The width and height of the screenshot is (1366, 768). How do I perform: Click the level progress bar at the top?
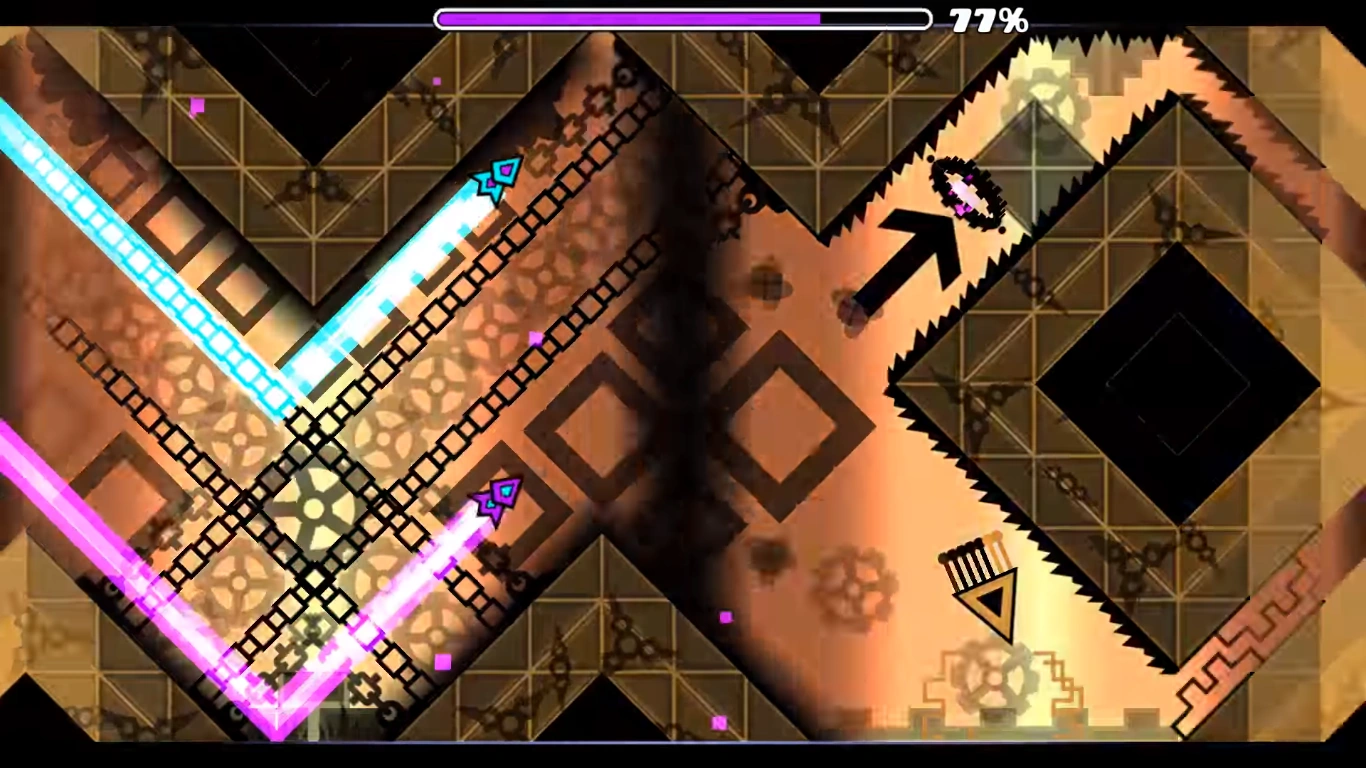tap(683, 17)
